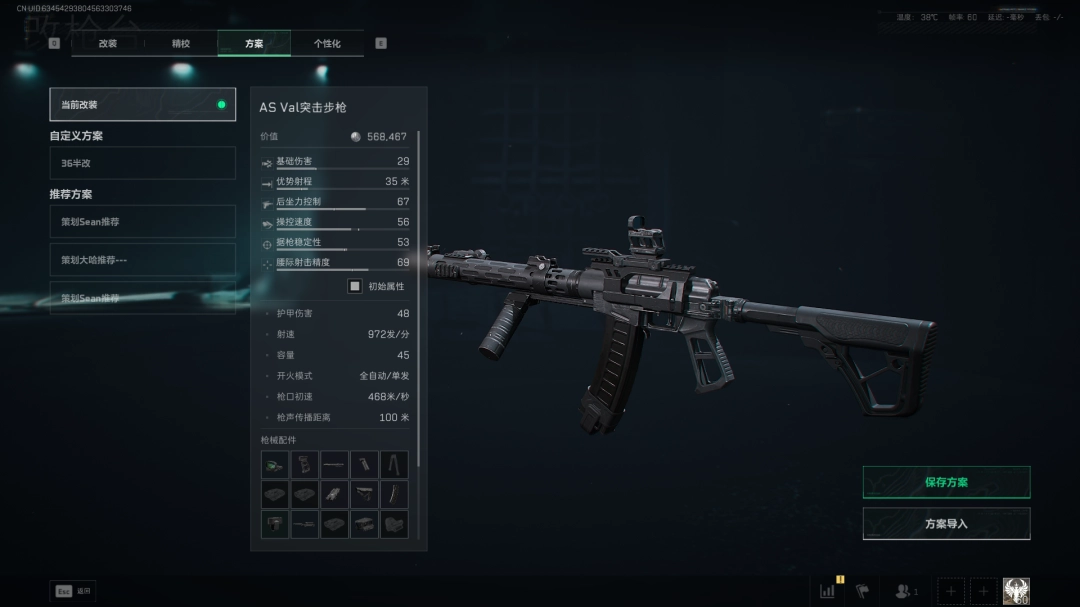Select the green-lens optic attachment thumbnail
The height and width of the screenshot is (607, 1080).
[x=275, y=464]
